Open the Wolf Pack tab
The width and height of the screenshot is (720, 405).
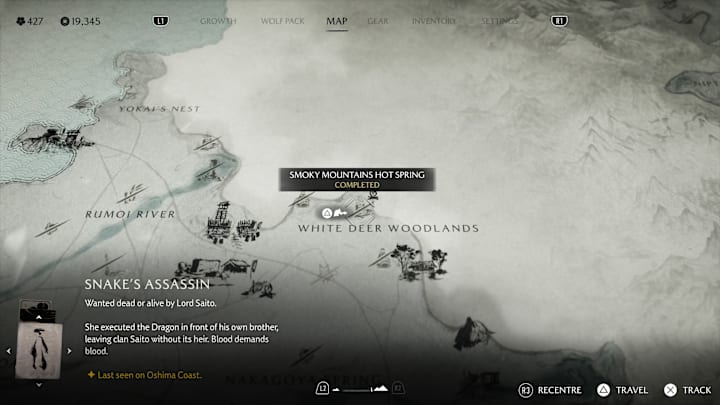280,21
